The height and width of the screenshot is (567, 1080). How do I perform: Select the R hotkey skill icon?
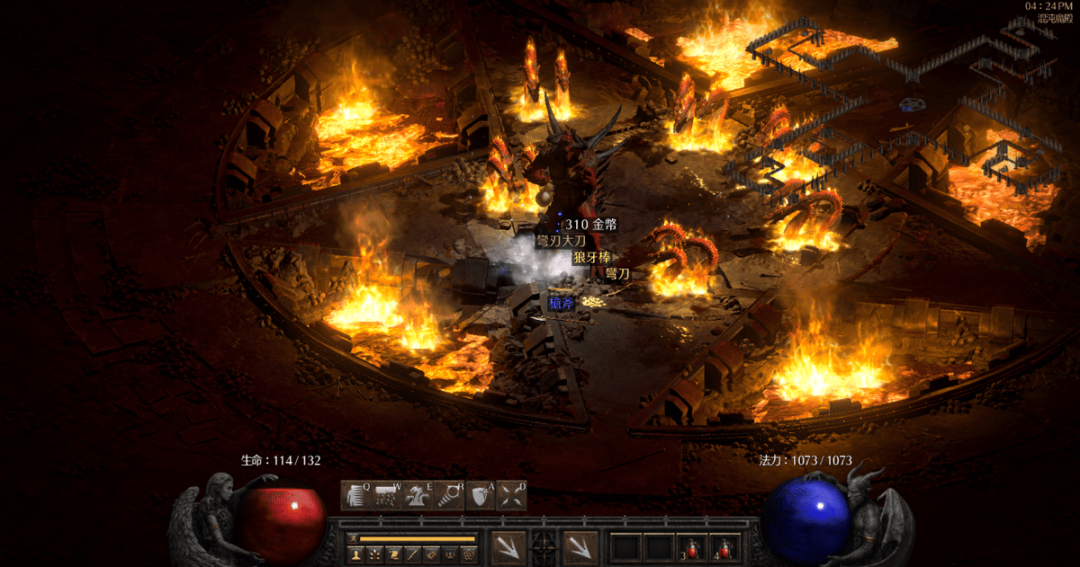click(449, 496)
